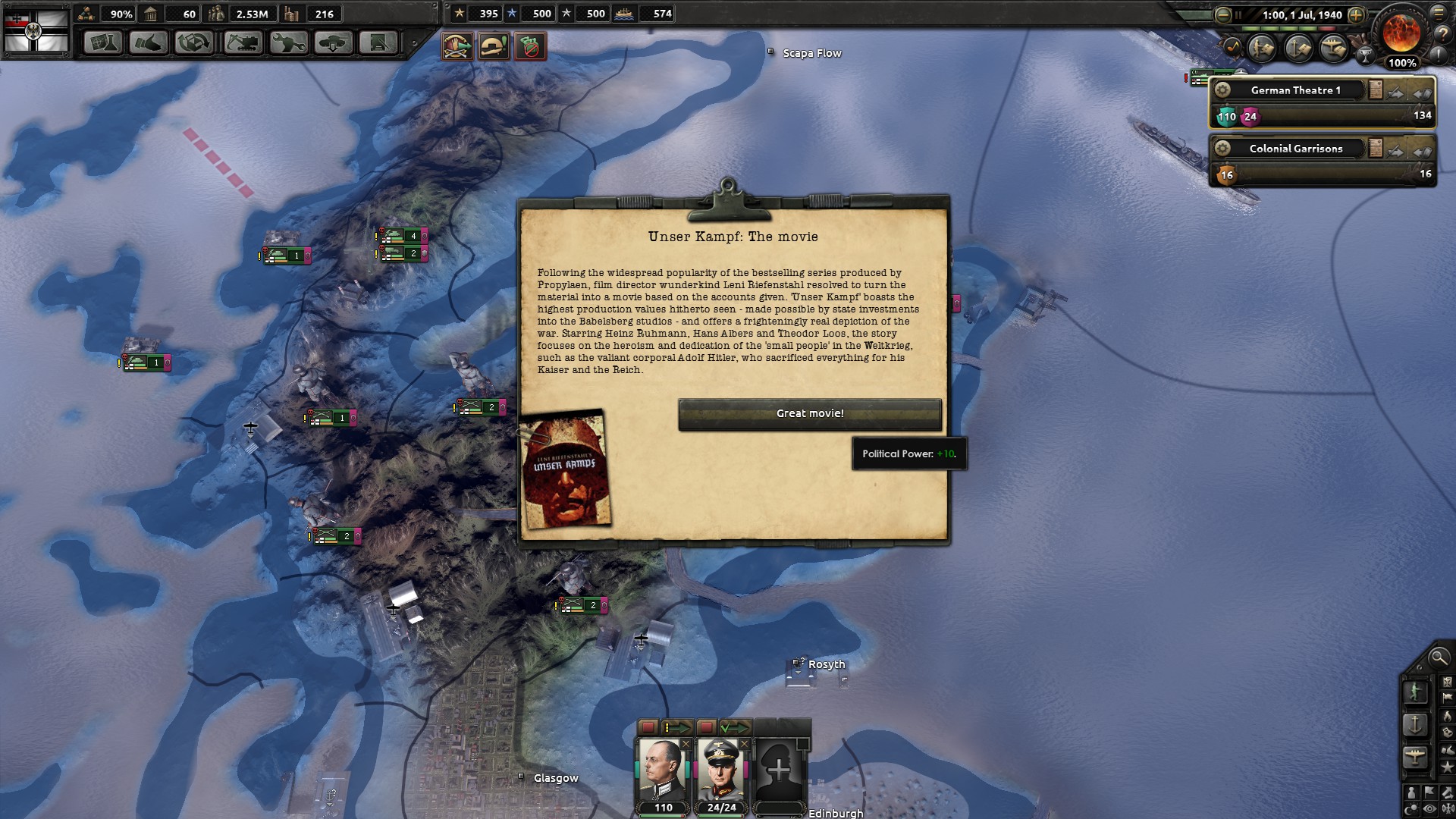Viewport: 1456px width, 819px height.
Task: Select the German Theatre 1 header
Action: [1295, 90]
